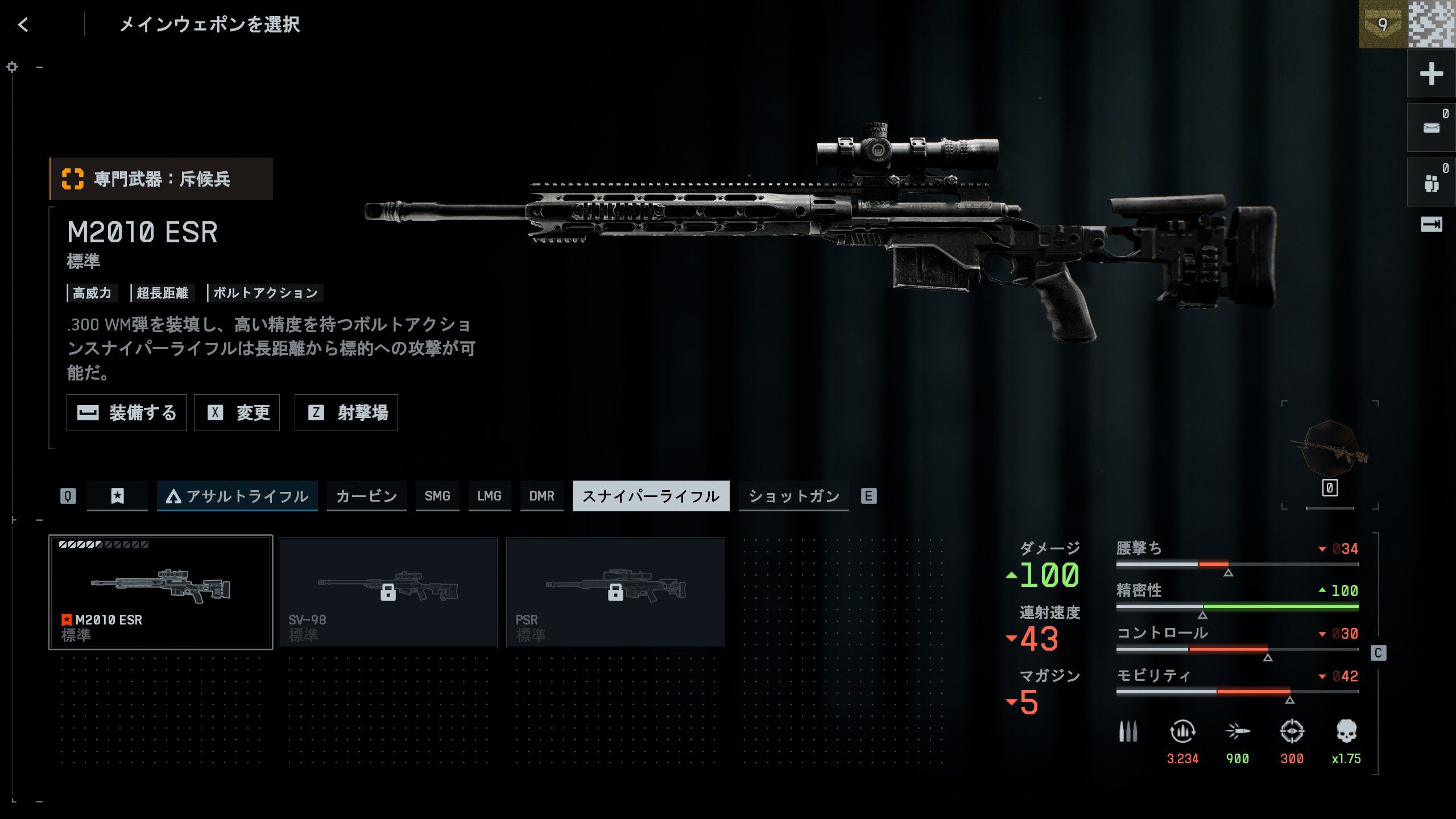This screenshot has width=1456, height=819.
Task: Switch to the ショットガン tab
Action: (x=793, y=496)
